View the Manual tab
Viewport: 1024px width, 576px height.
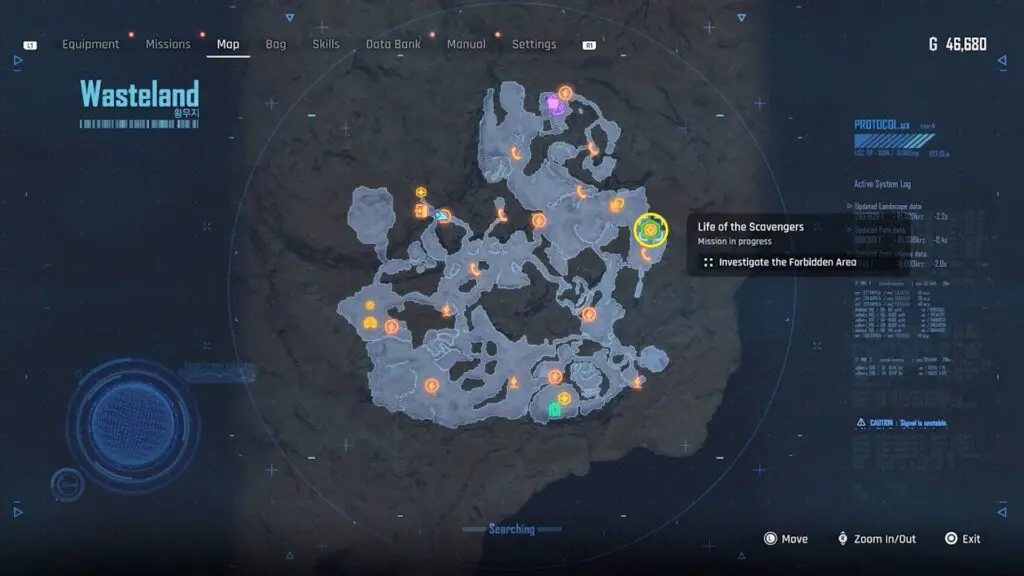pos(466,44)
